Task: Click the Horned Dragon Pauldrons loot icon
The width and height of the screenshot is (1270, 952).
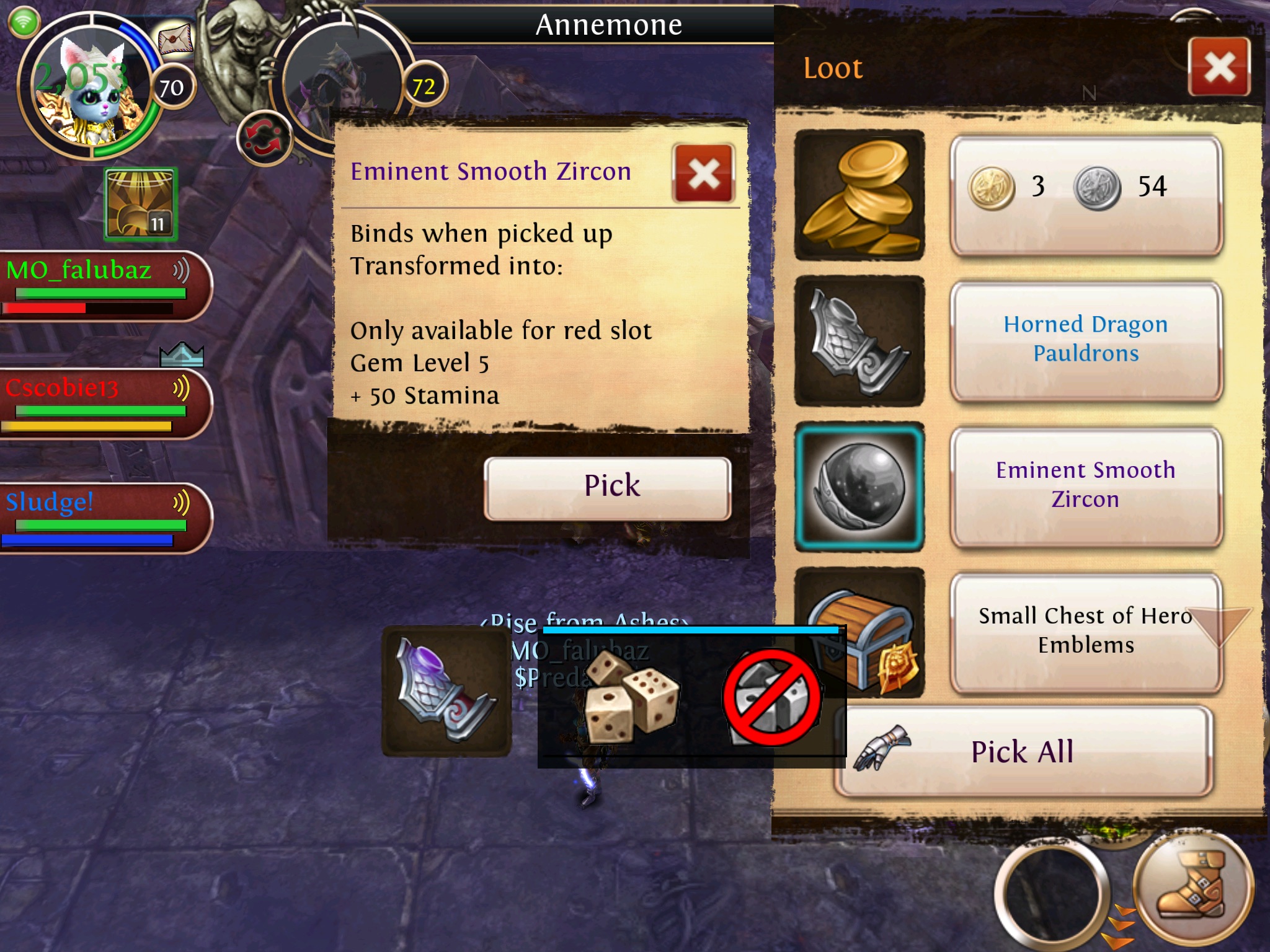Action: coord(859,341)
